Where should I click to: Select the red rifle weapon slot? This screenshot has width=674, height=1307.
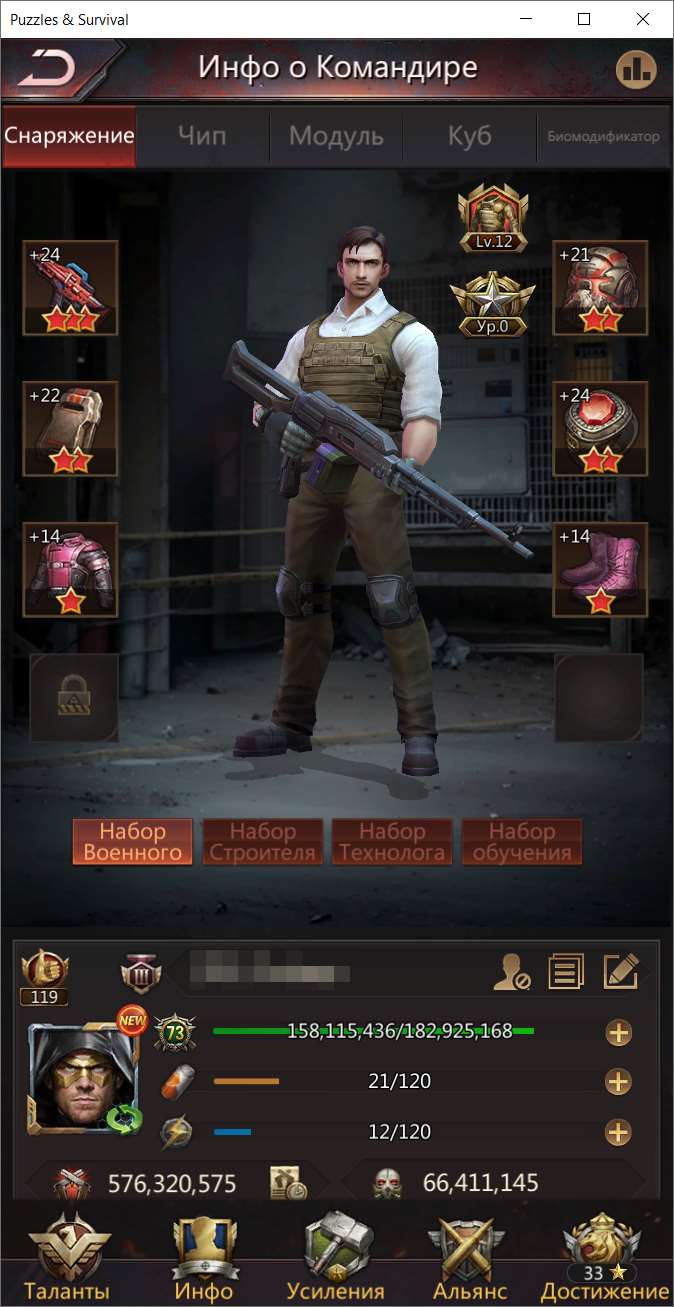click(70, 288)
